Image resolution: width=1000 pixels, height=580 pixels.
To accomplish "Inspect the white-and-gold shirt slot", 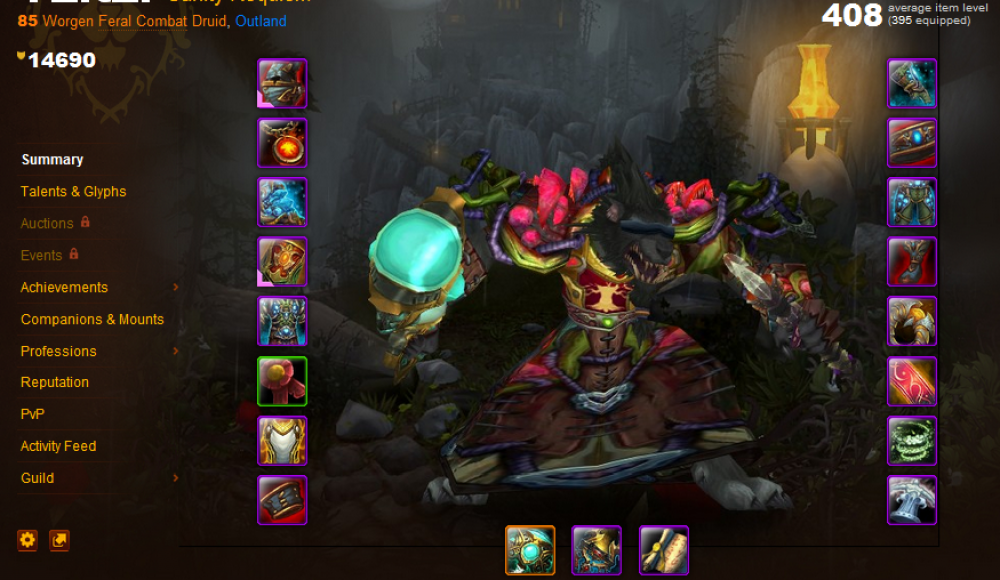I will [x=282, y=441].
